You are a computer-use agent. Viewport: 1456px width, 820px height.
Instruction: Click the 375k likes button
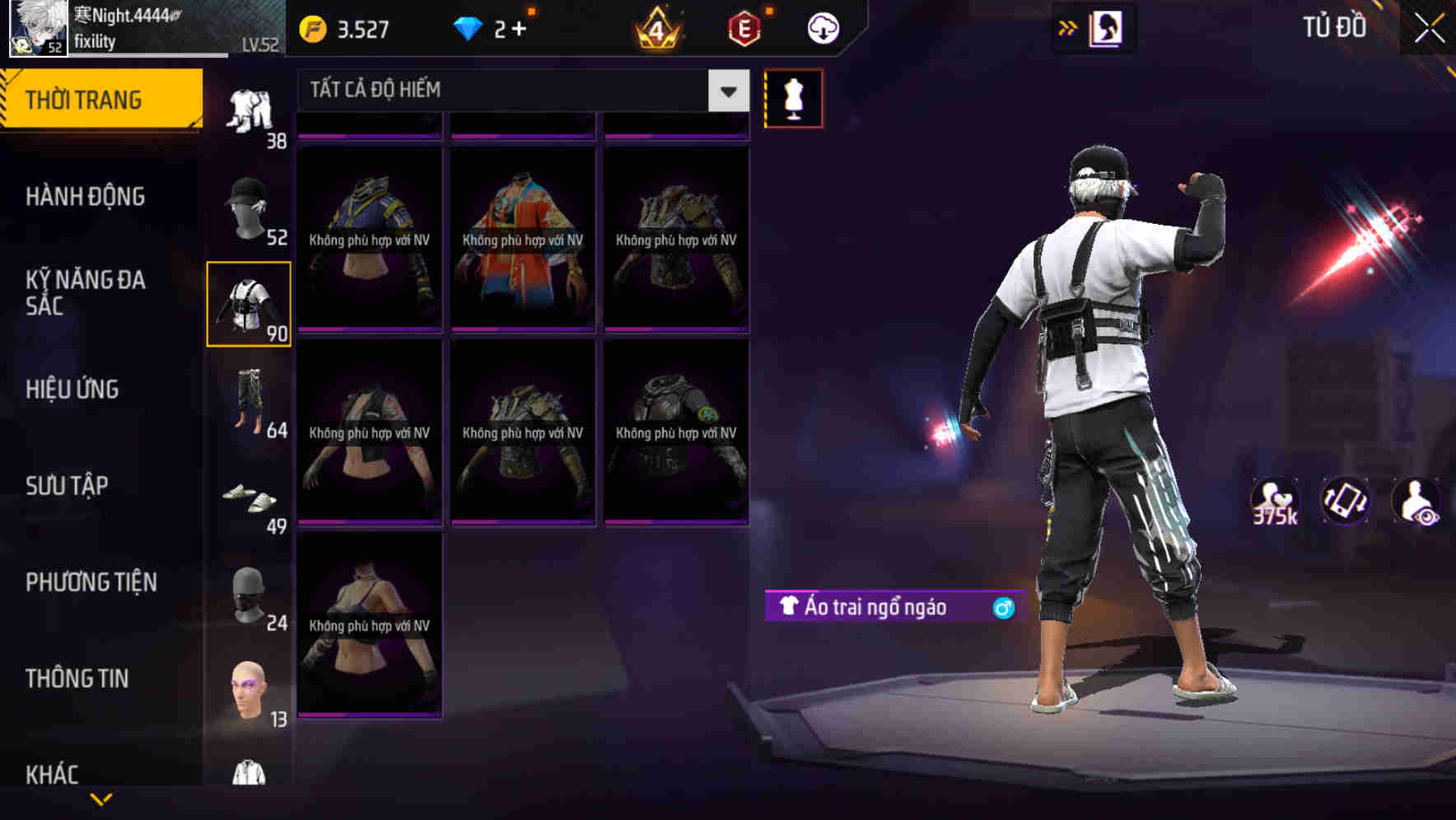point(1273,502)
